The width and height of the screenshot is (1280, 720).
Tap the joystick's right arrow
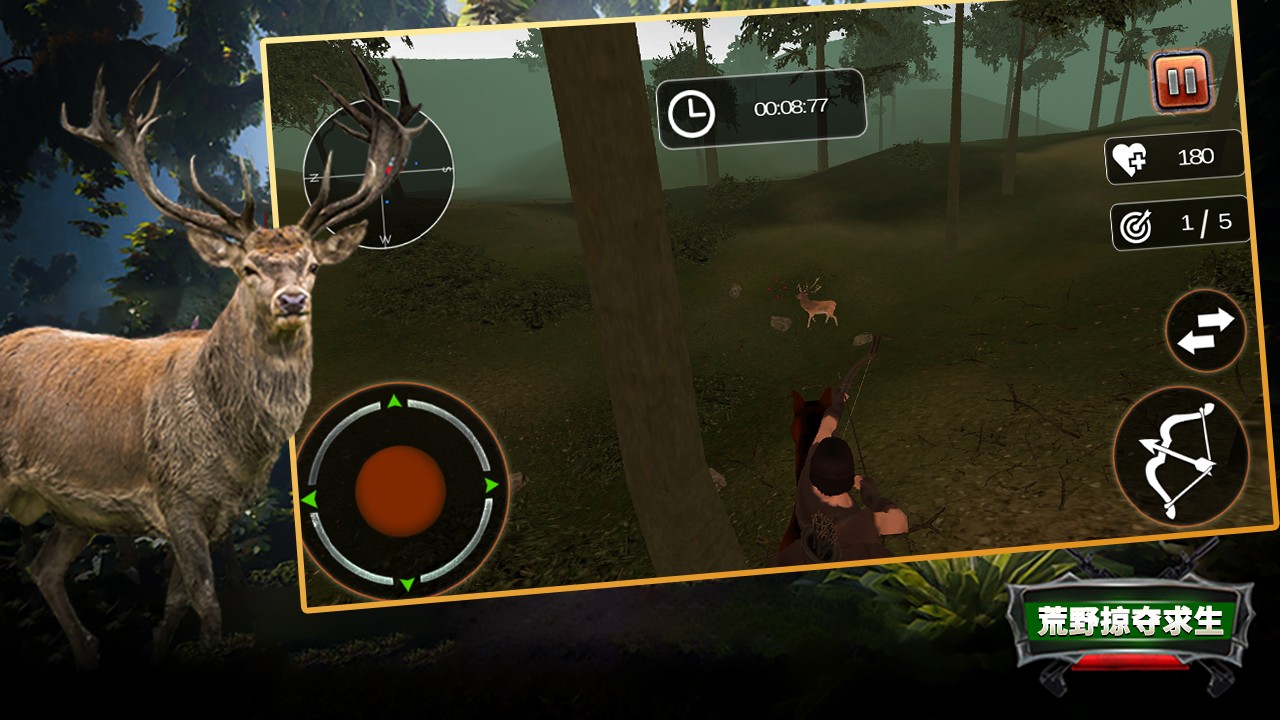tap(491, 485)
